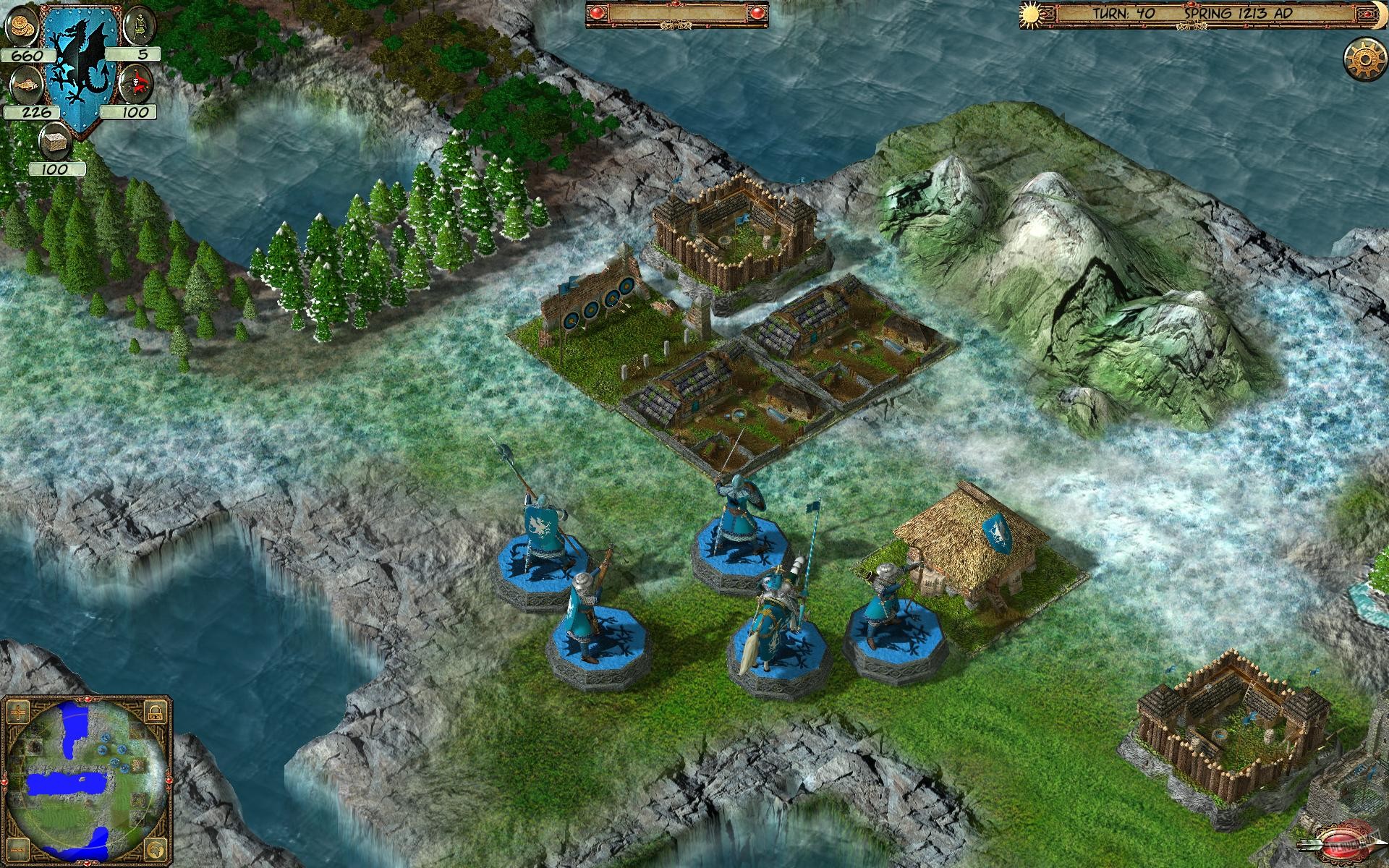This screenshot has width=1389, height=868.
Task: Click the sun icon beside the turn bar
Action: coord(1029,14)
